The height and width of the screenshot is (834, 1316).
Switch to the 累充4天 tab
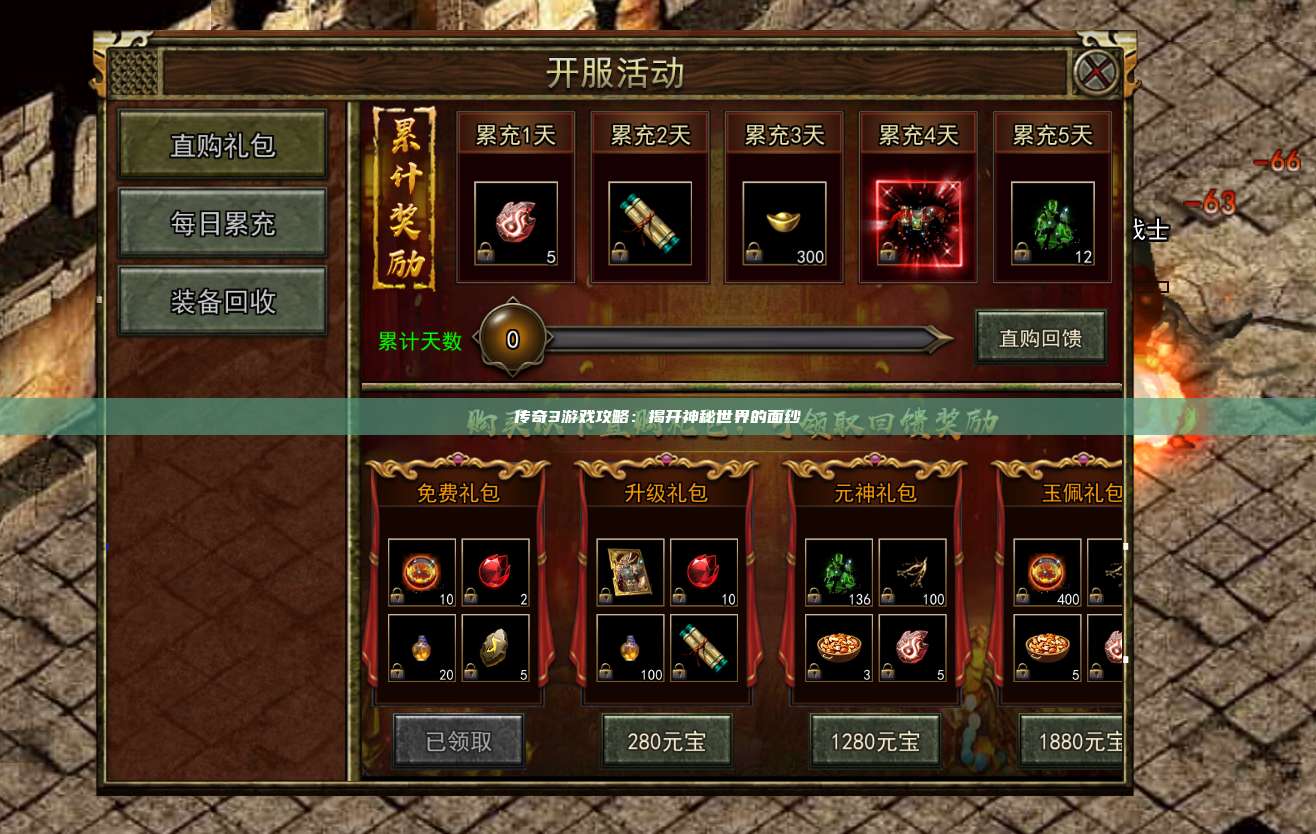point(917,133)
